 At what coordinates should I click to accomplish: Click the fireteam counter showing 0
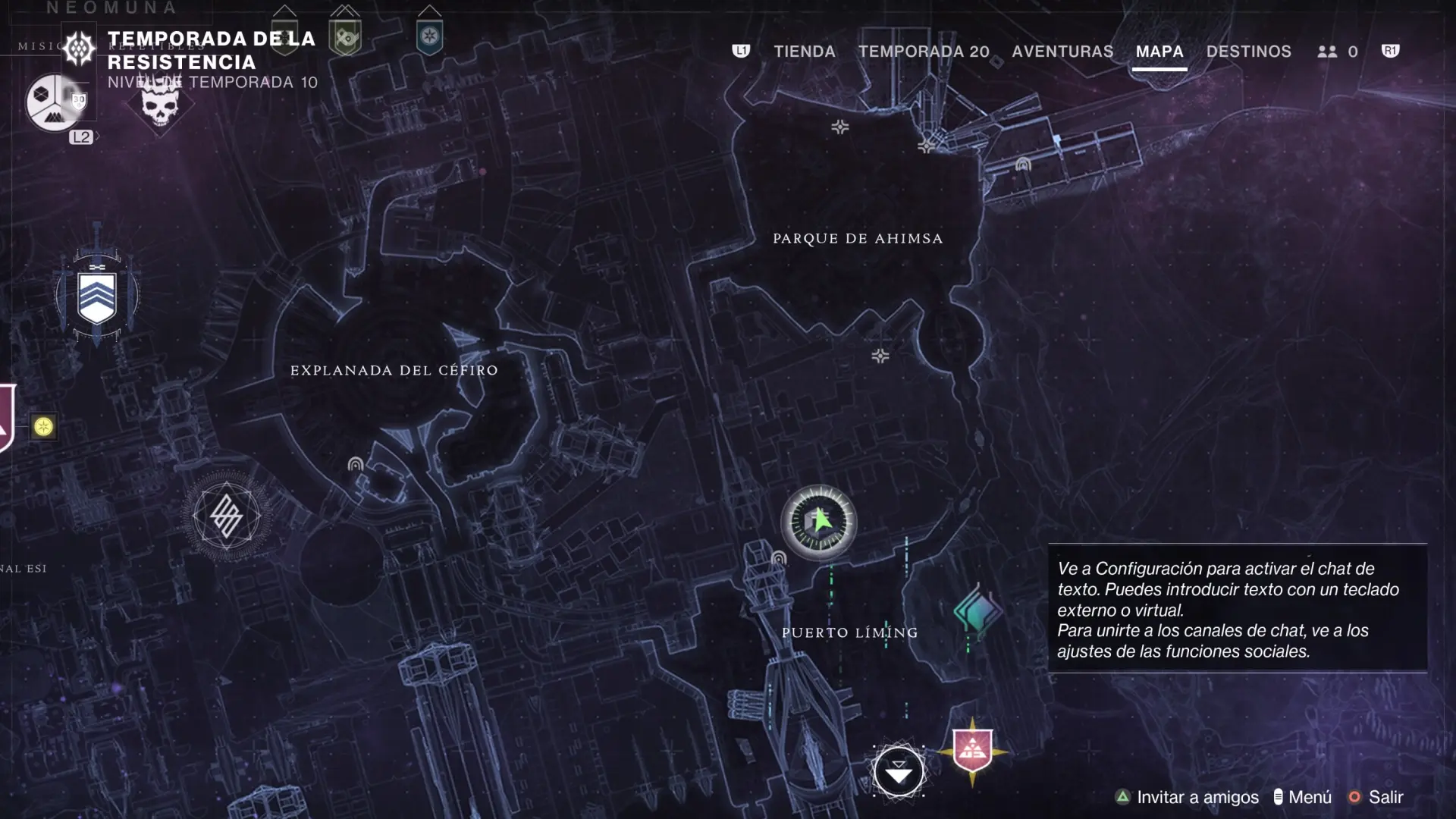[1338, 52]
